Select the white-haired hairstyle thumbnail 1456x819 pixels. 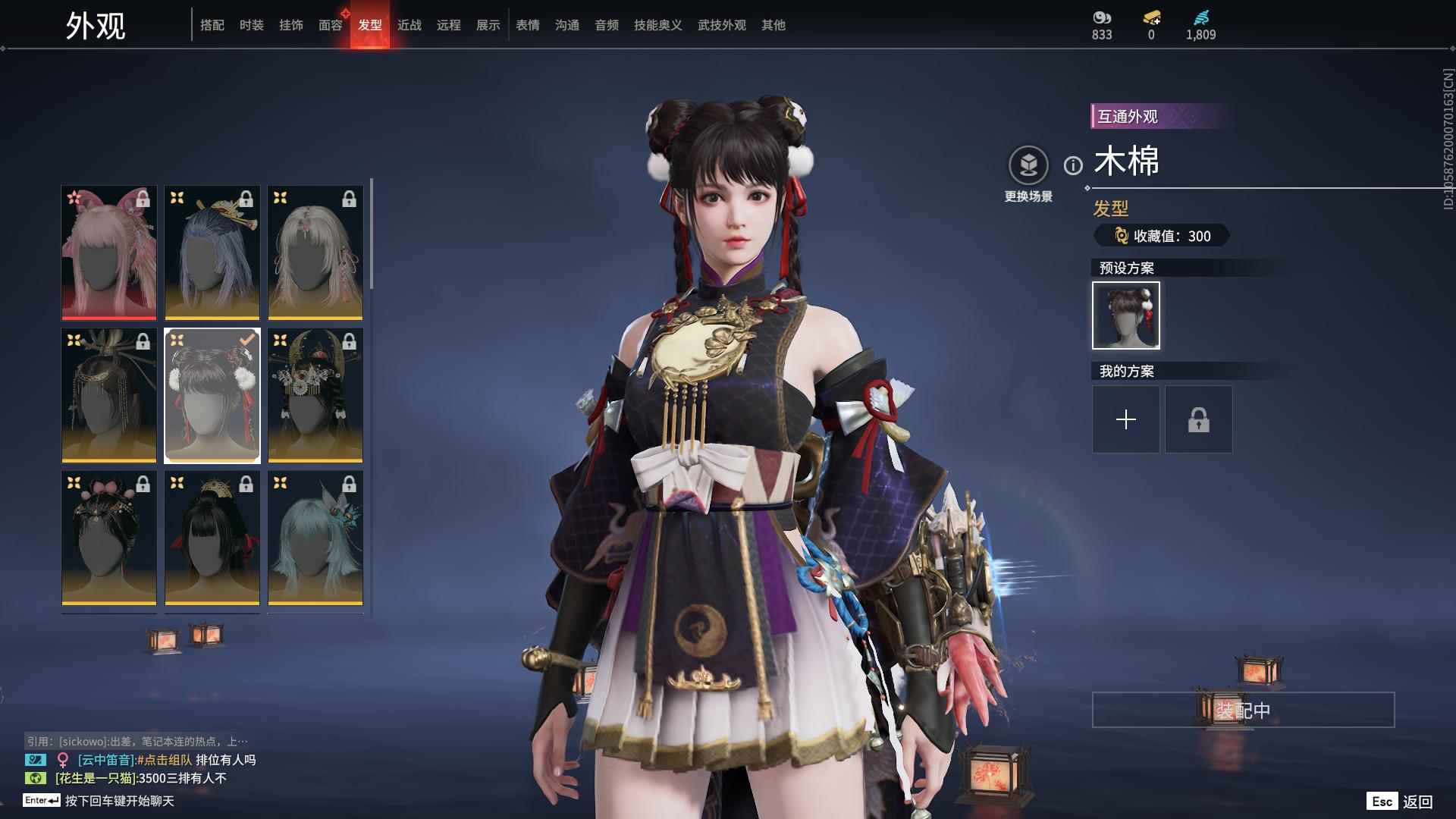pyautogui.click(x=315, y=253)
